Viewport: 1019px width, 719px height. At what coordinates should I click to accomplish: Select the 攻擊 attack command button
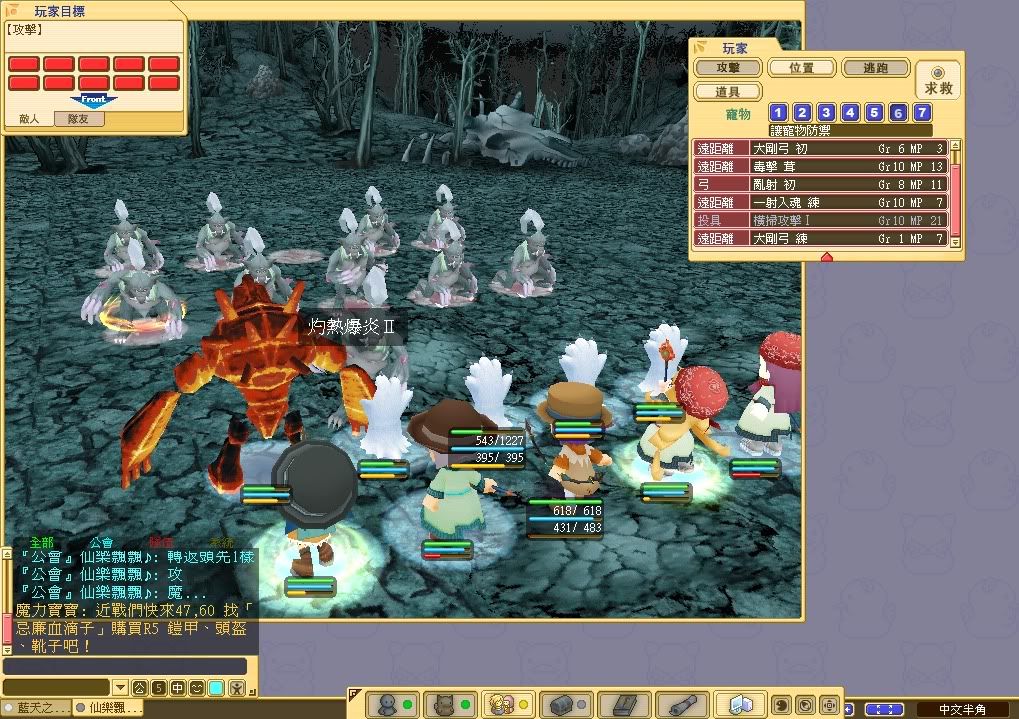(x=727, y=68)
